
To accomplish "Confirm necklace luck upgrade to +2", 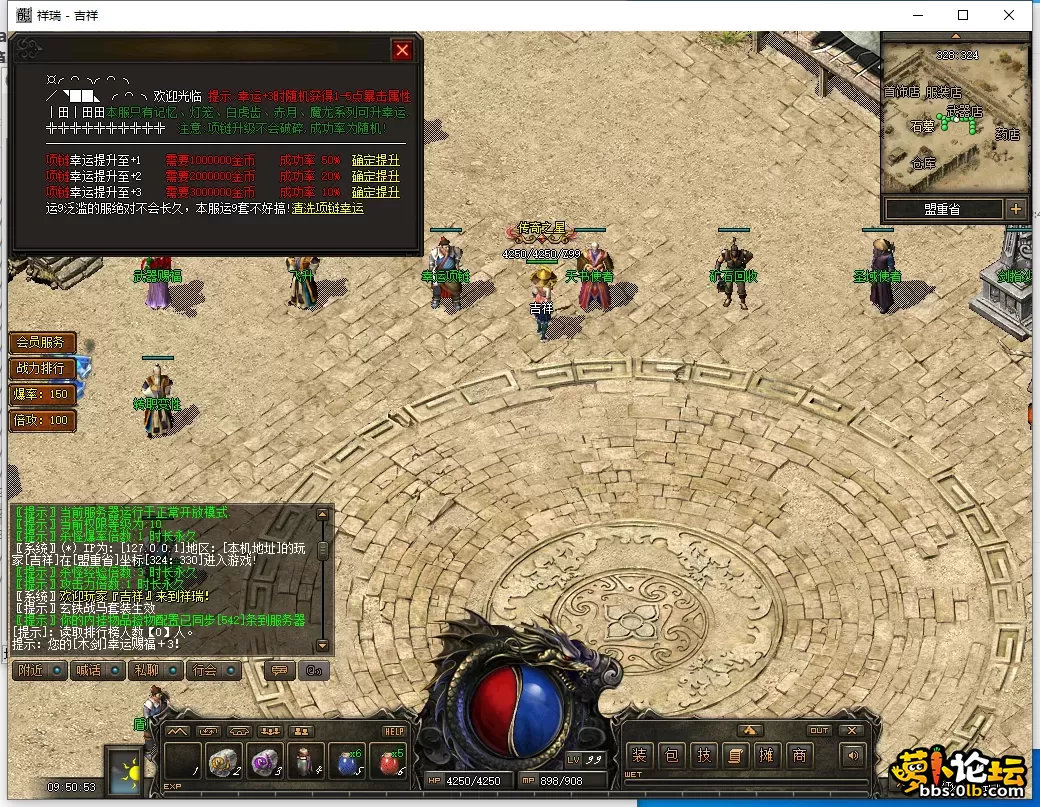I will 376,176.
